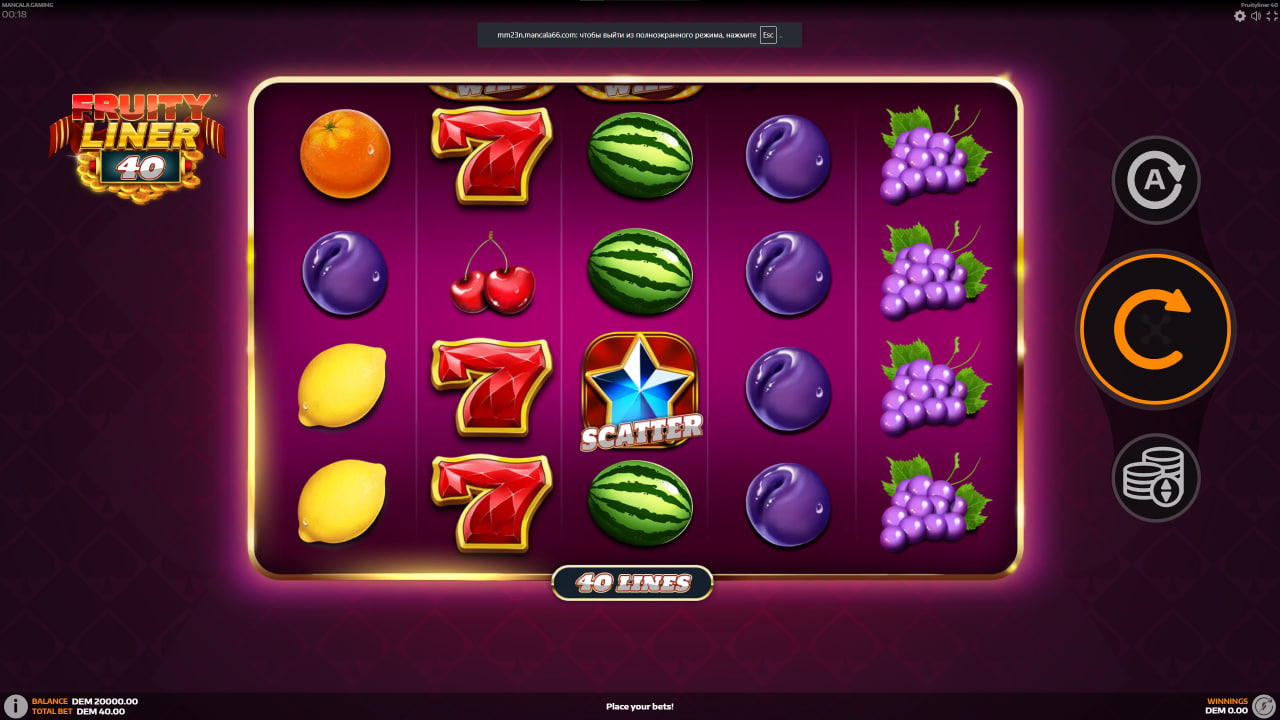Image resolution: width=1280 pixels, height=720 pixels.
Task: Toggle turbo spin using the winnings coin
Action: pos(1262,705)
